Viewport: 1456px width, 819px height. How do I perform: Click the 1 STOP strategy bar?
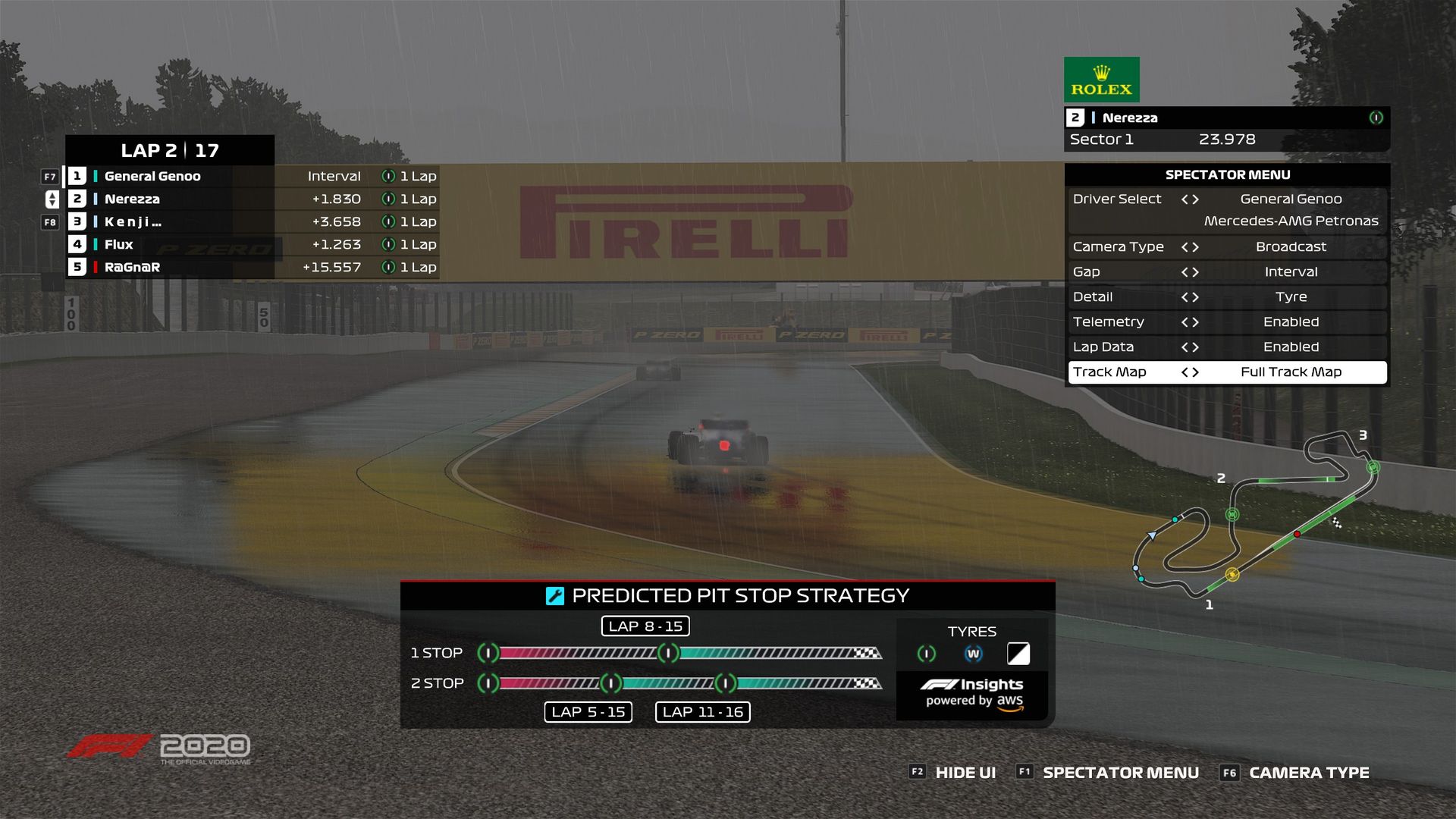682,653
